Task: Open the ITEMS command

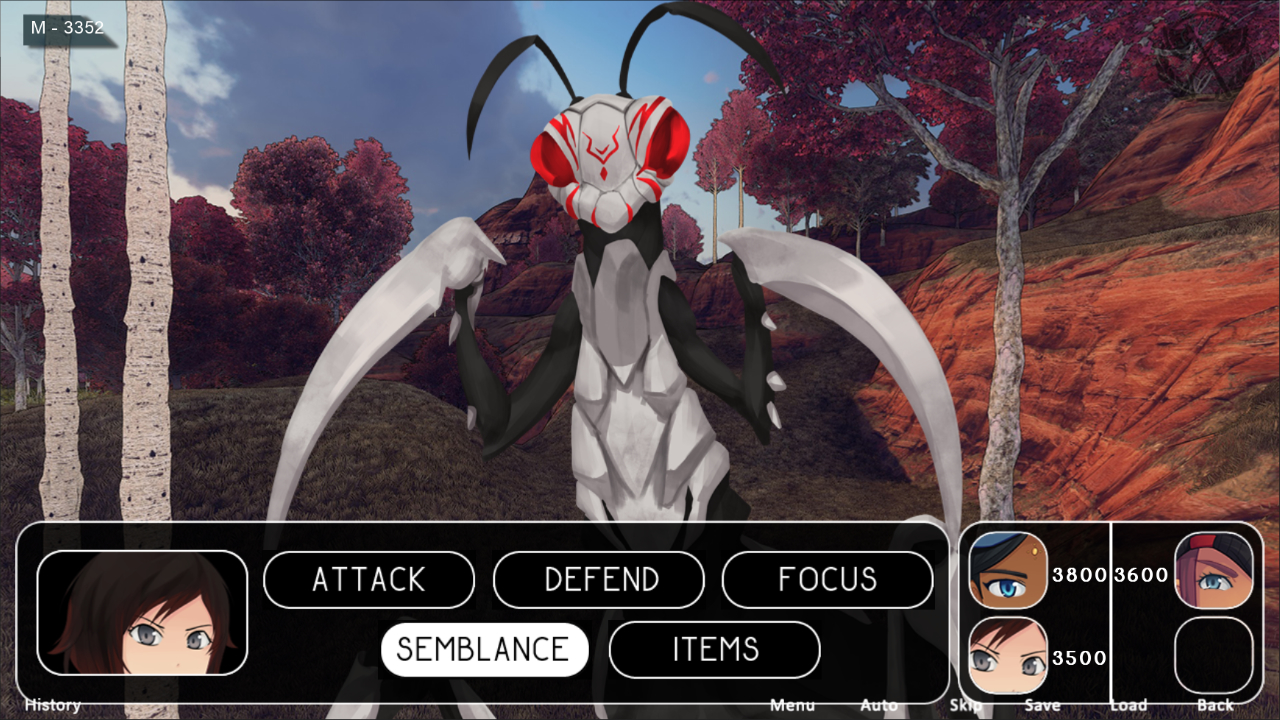Action: pyautogui.click(x=714, y=648)
